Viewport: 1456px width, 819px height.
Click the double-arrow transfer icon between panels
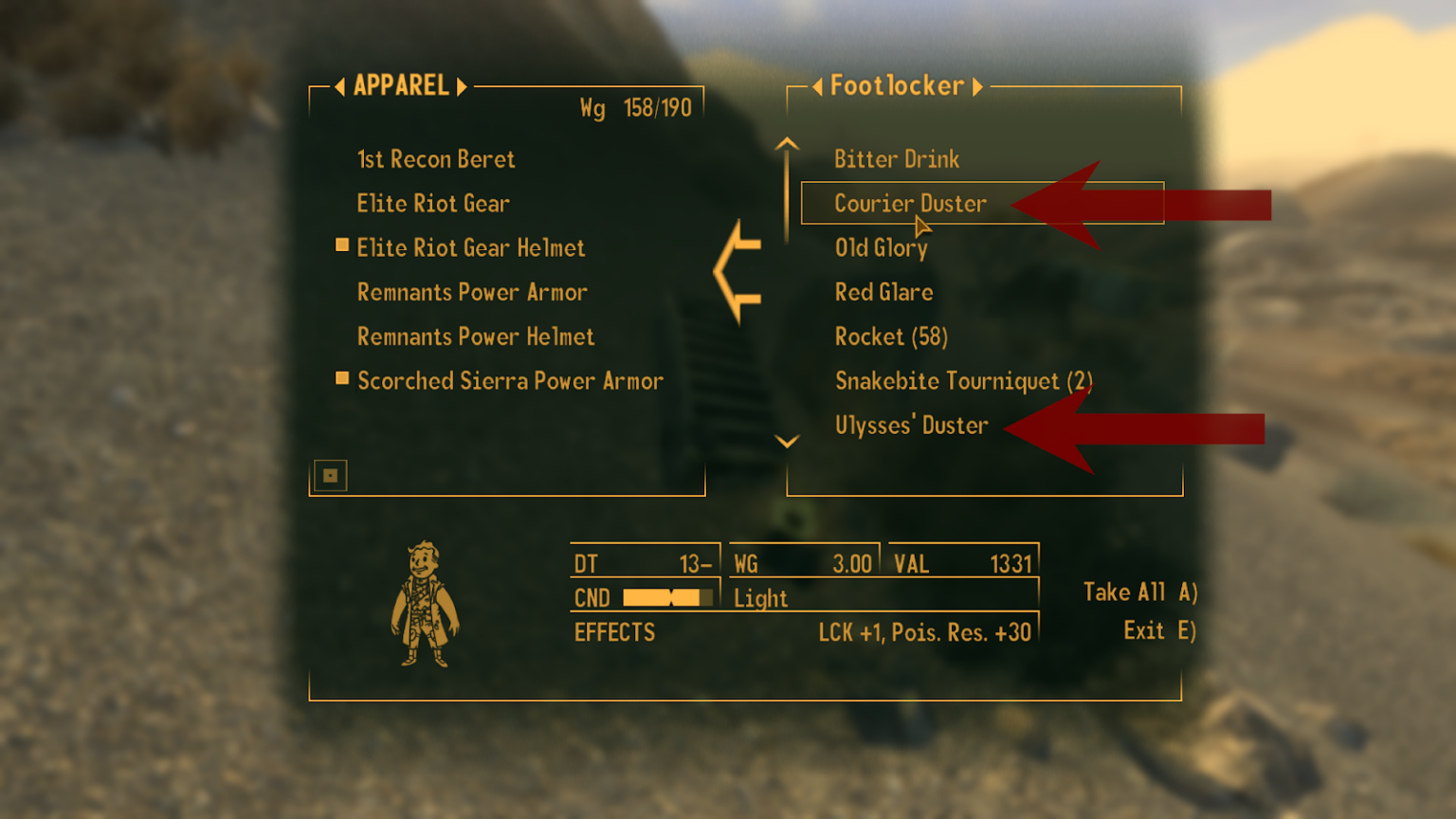click(x=737, y=272)
